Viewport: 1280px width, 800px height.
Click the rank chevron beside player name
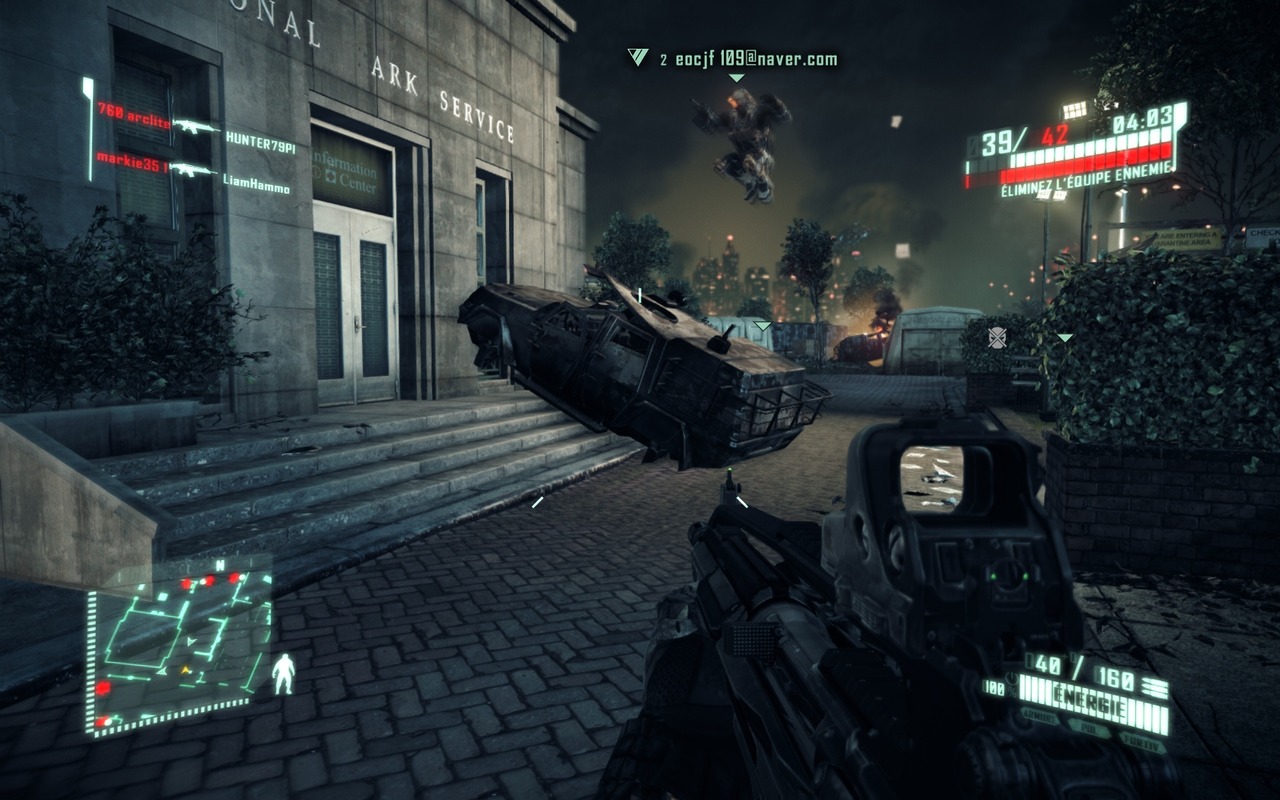637,57
